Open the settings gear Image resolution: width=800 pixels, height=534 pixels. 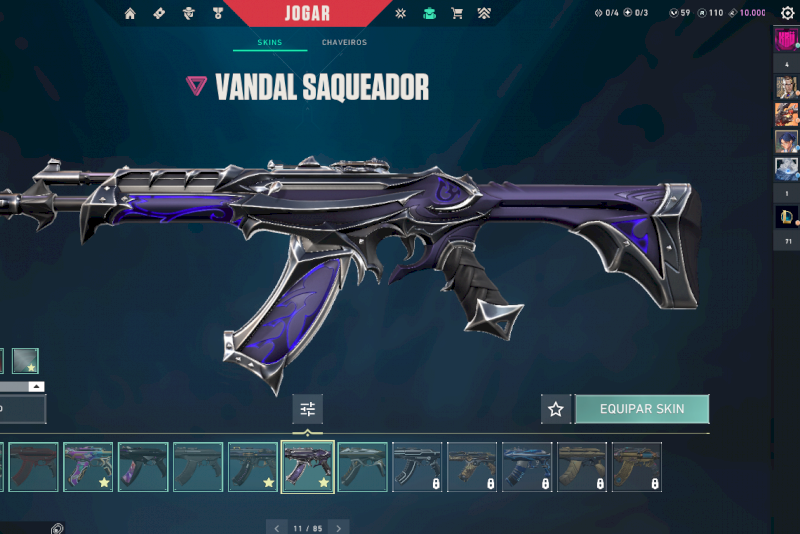[787, 13]
